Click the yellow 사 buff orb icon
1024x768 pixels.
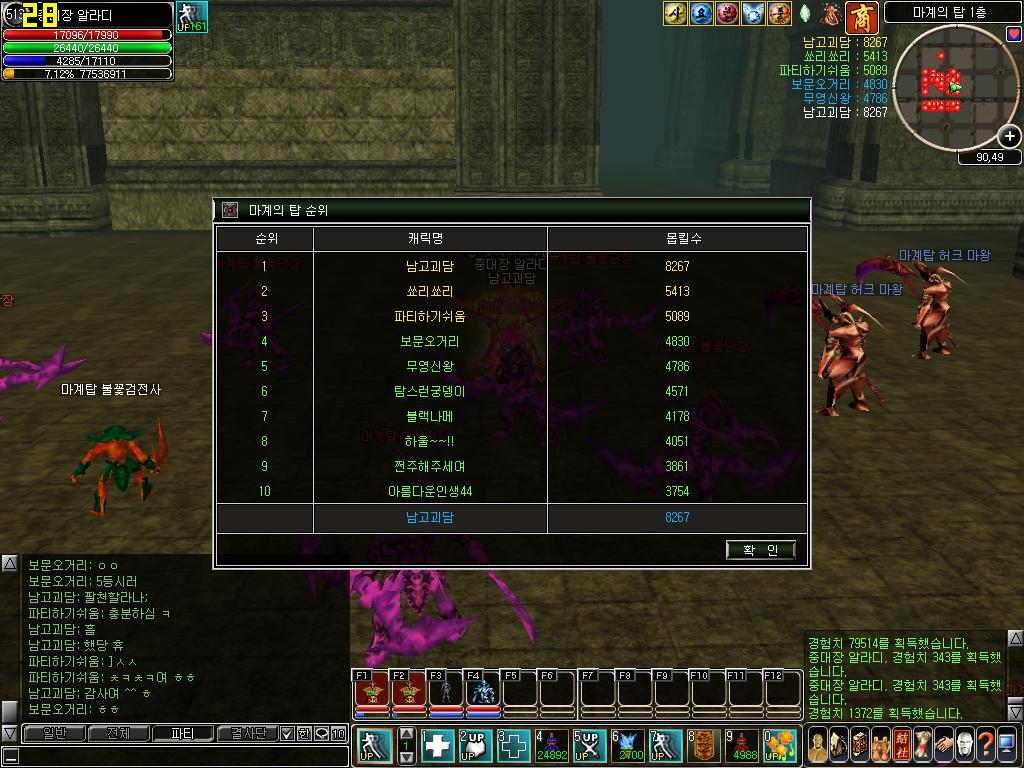(x=675, y=14)
